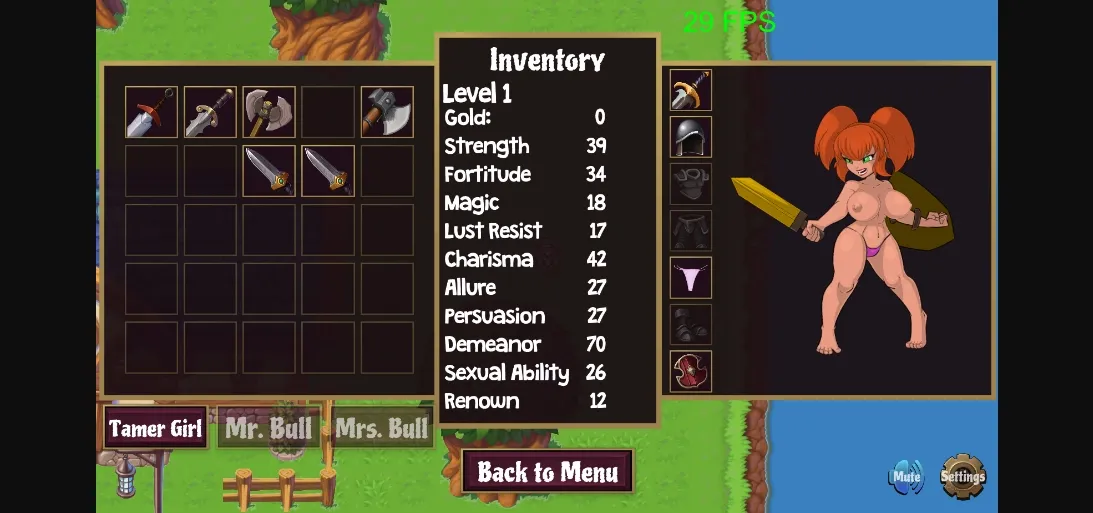Click the Back to Menu button
Viewport: 1093px width, 513px height.
(x=547, y=472)
